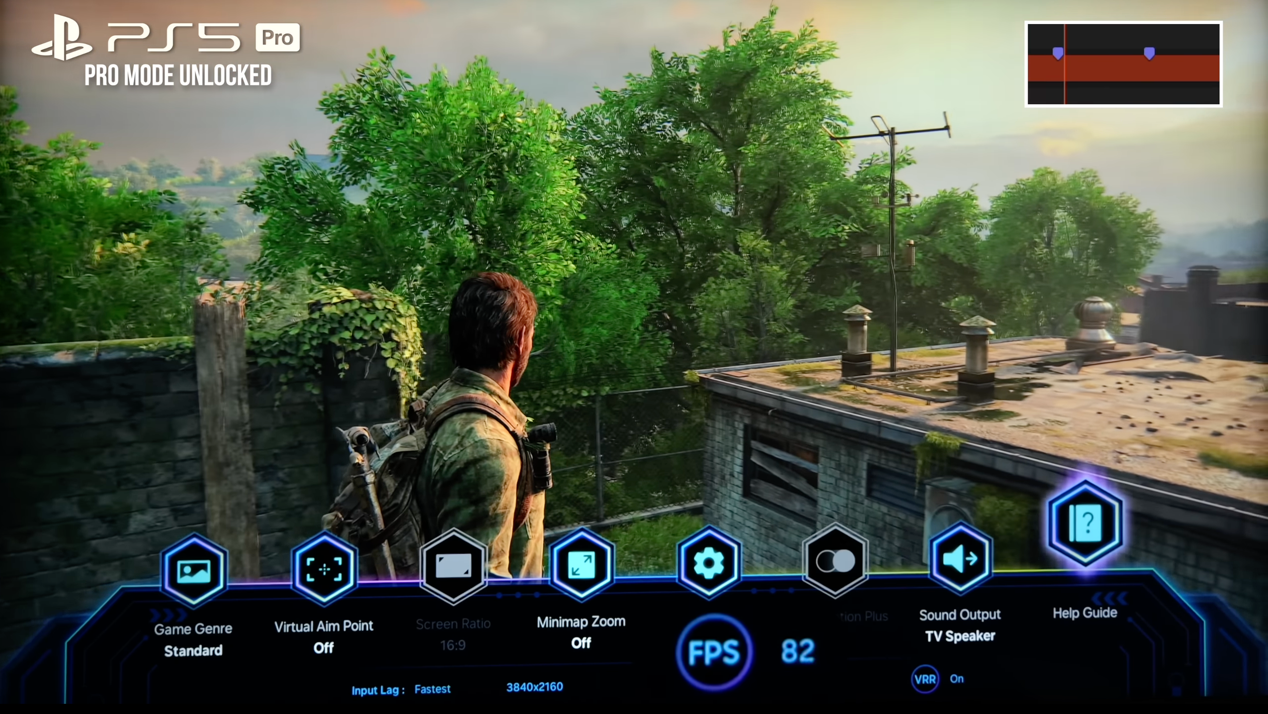Open the Game Genre setting

click(194, 571)
